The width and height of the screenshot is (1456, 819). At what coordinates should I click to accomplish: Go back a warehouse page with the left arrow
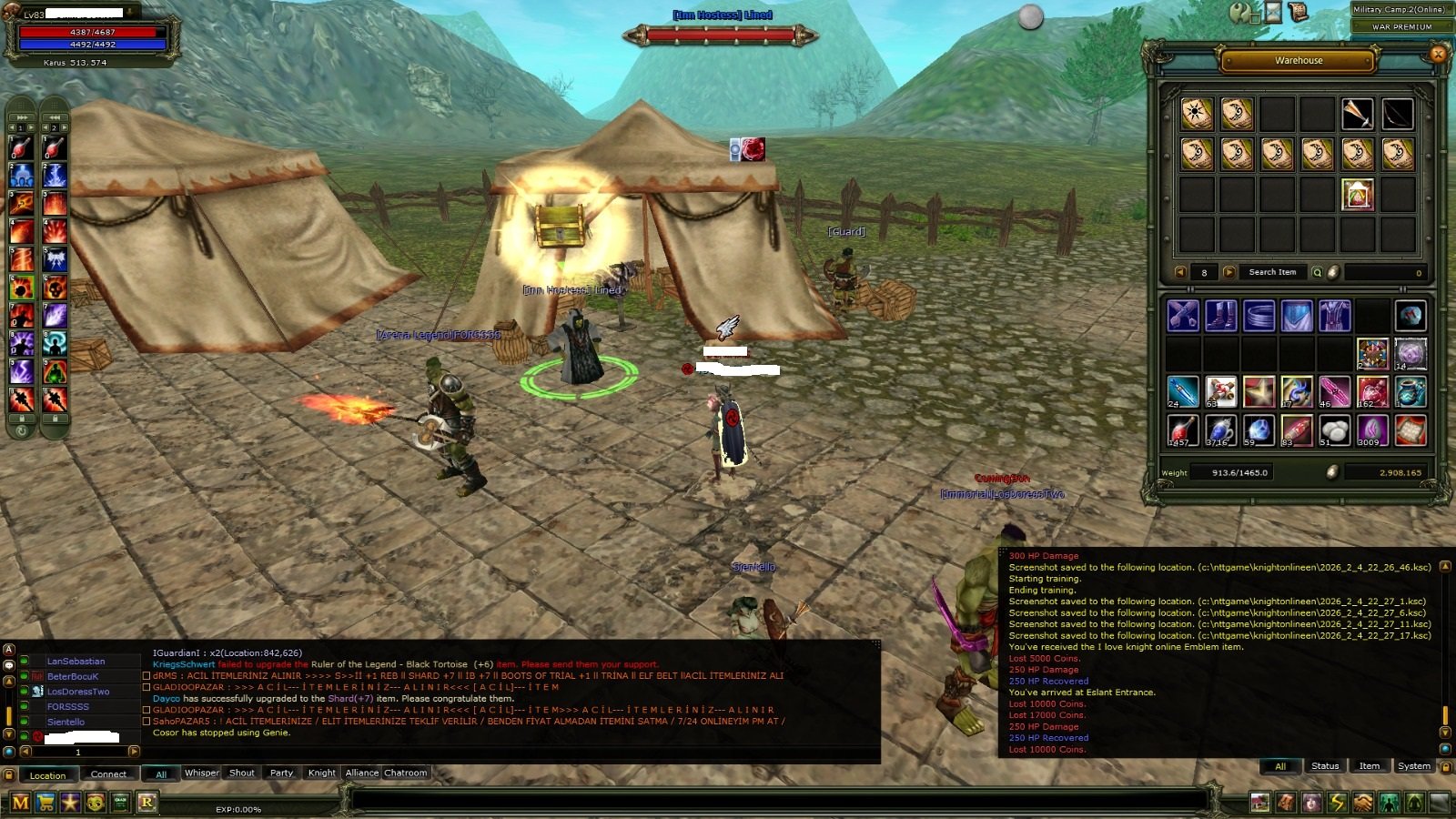click(x=1180, y=272)
